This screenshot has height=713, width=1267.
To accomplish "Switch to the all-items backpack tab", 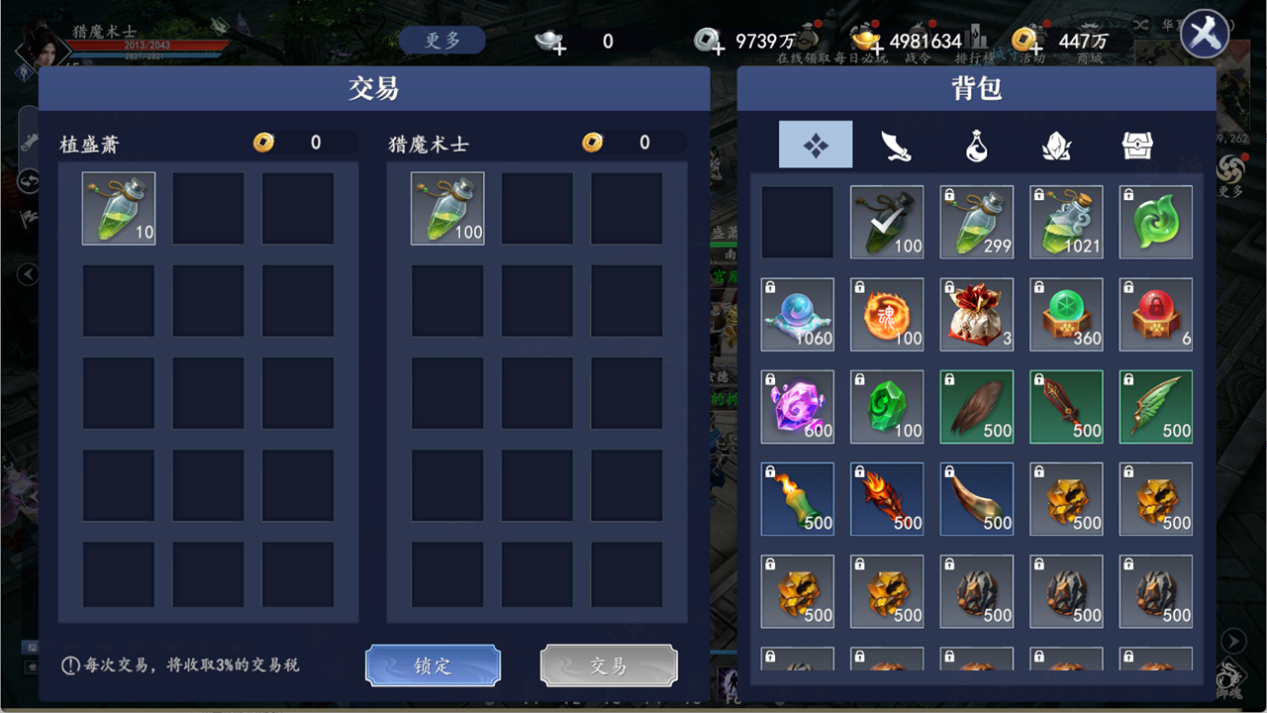I will coord(815,145).
